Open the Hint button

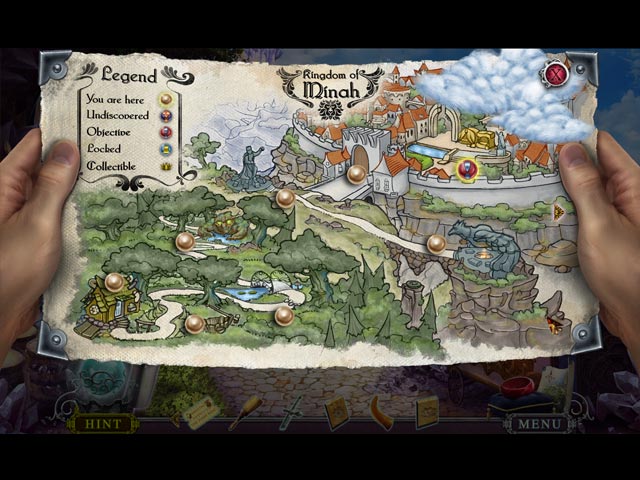pyautogui.click(x=103, y=423)
